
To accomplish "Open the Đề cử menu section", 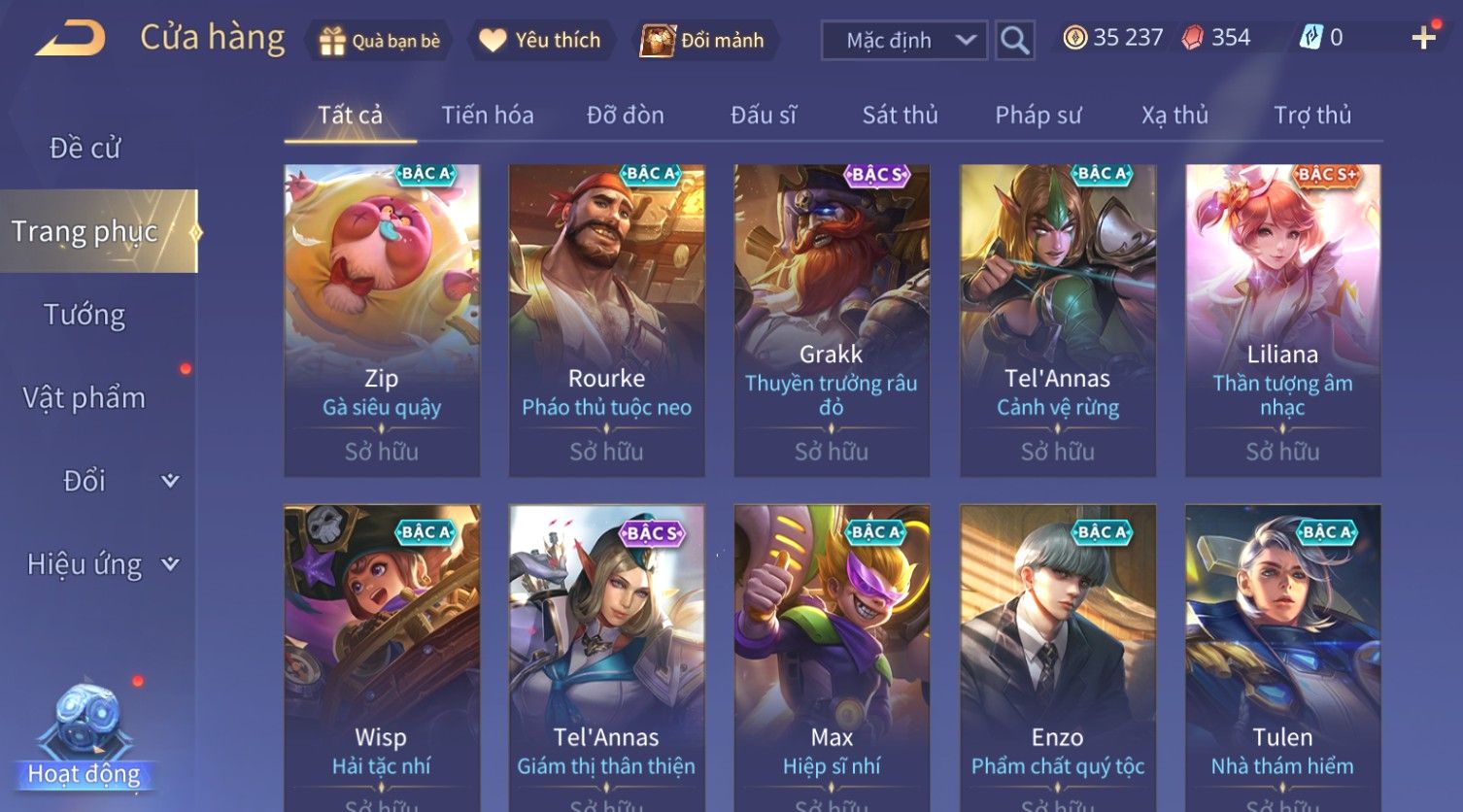I will point(85,149).
